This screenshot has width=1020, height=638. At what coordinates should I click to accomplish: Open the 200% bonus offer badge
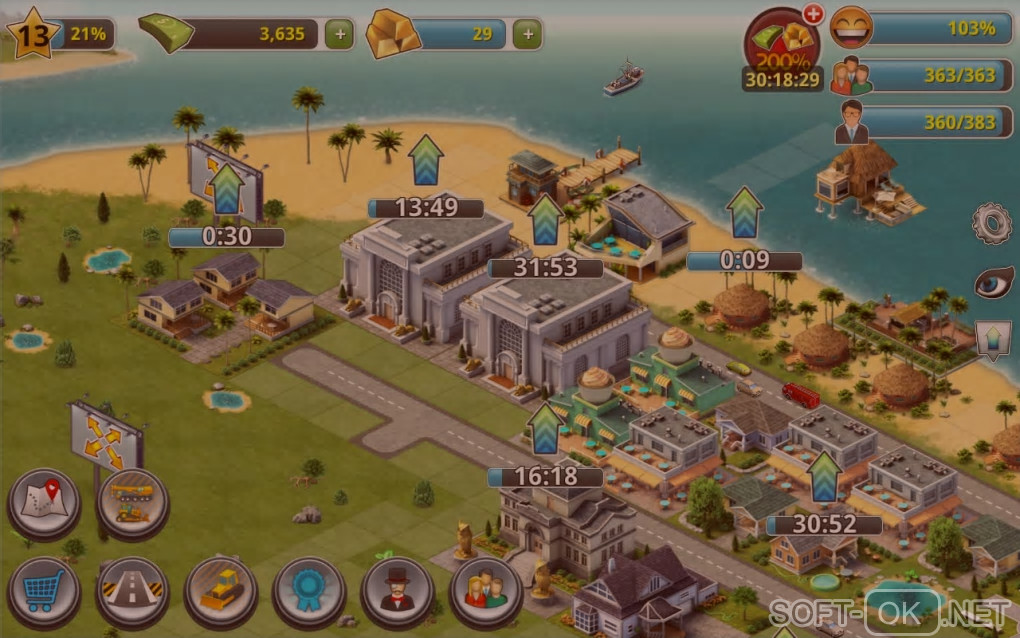[782, 44]
